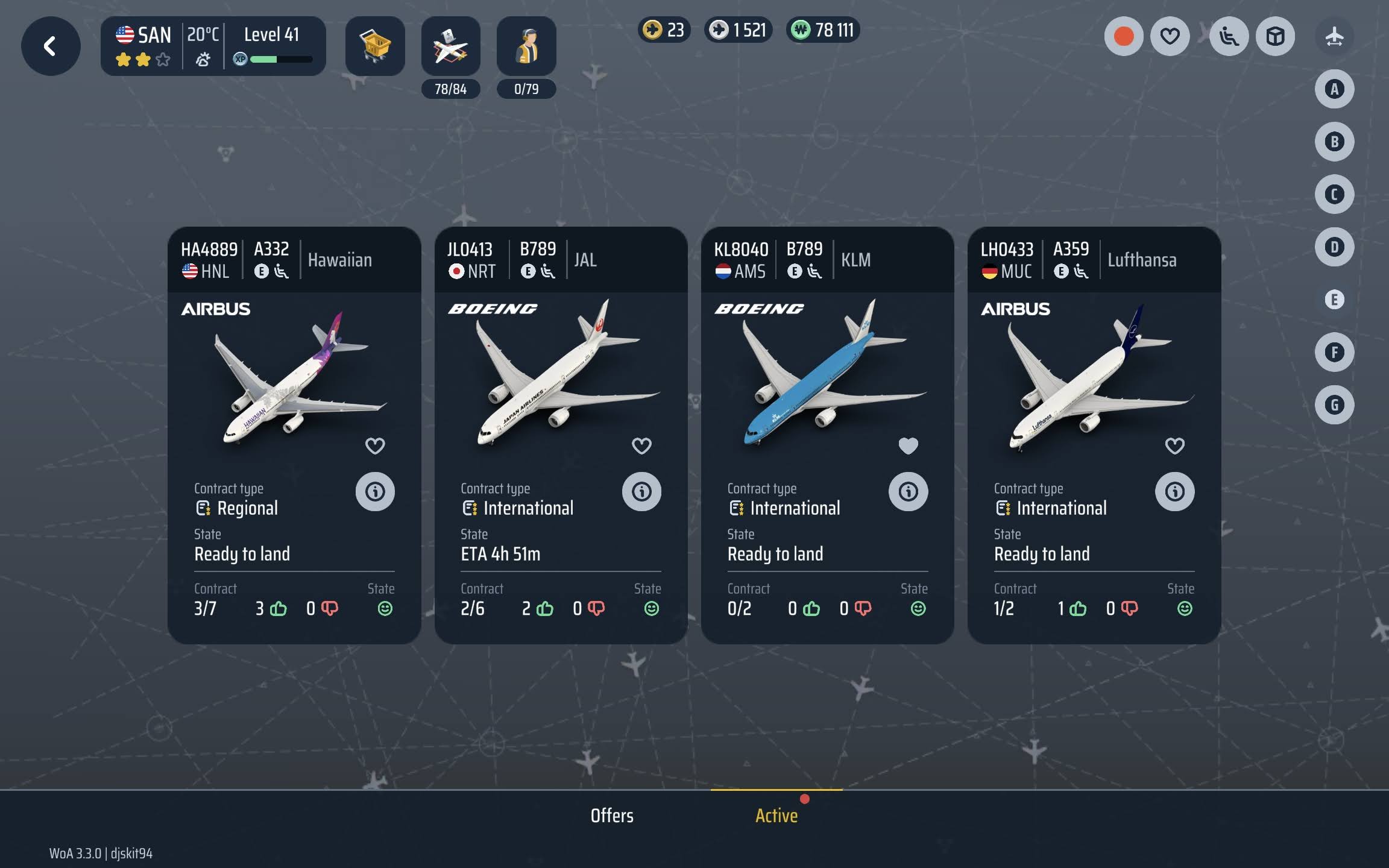Image resolution: width=1389 pixels, height=868 pixels.
Task: Switch to the Offers tab
Action: pos(612,816)
